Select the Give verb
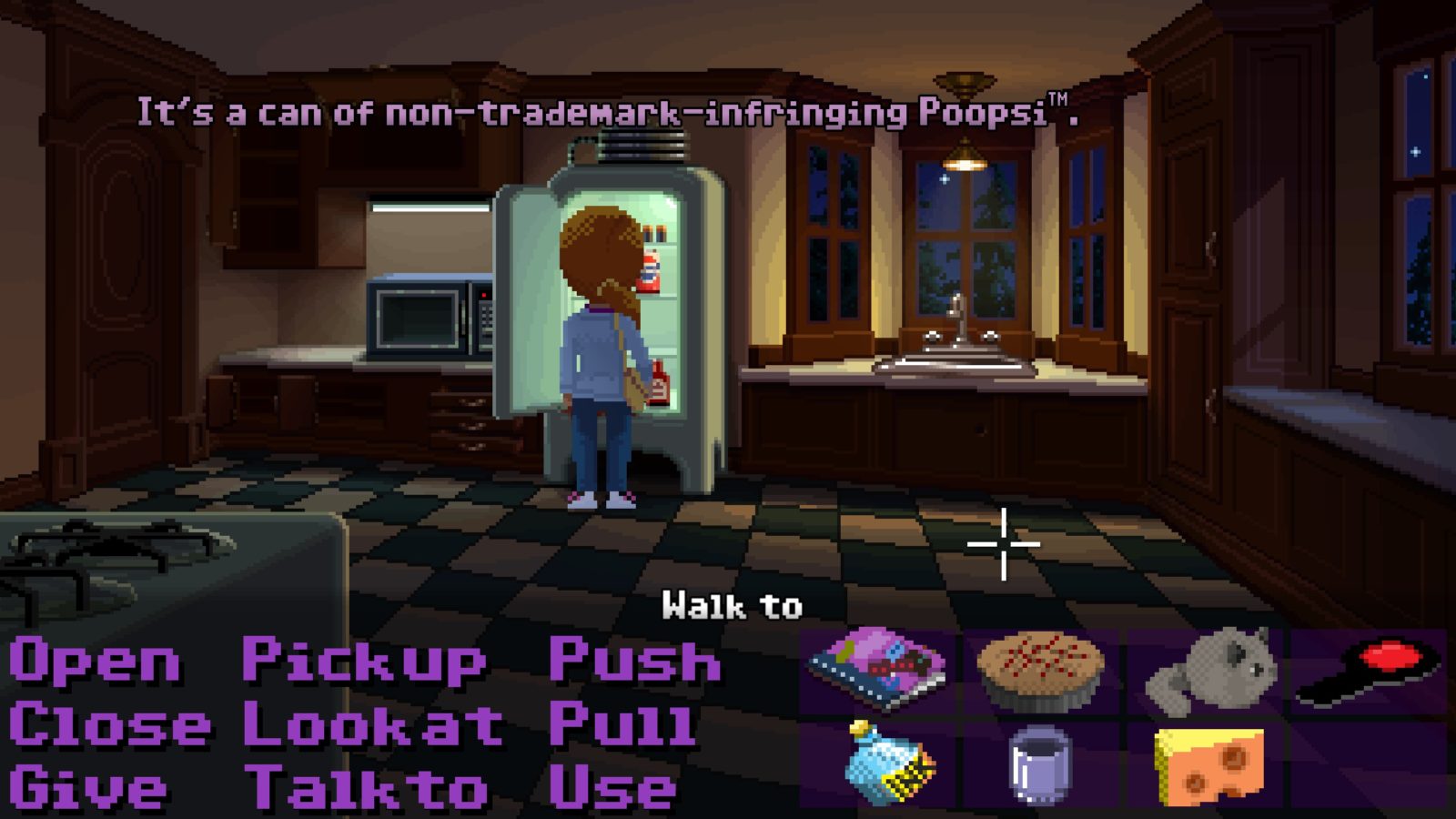Screen dimensions: 1456x819 pyautogui.click(x=89, y=788)
